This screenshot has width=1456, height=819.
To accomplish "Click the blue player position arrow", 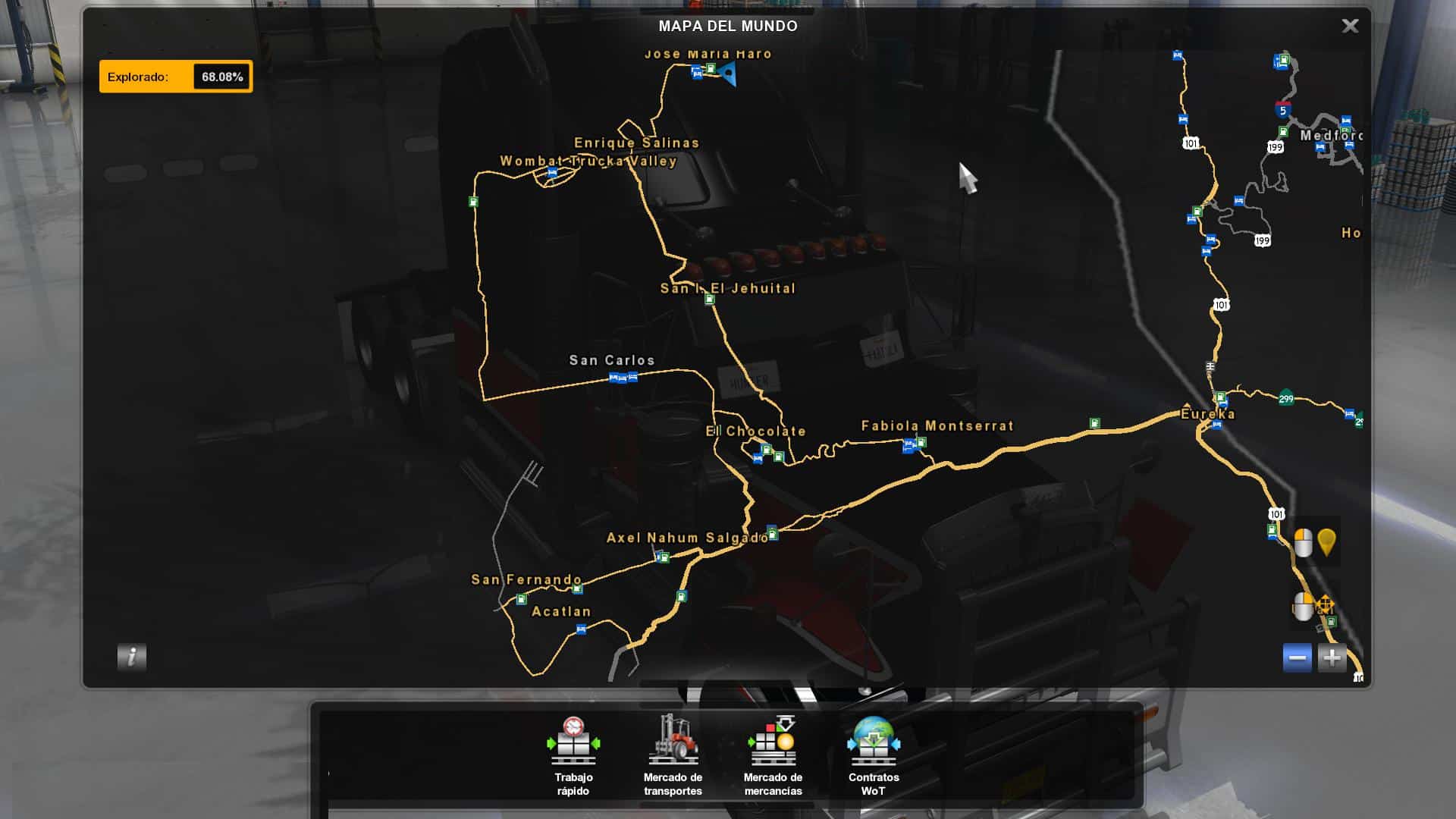I will pos(729,74).
